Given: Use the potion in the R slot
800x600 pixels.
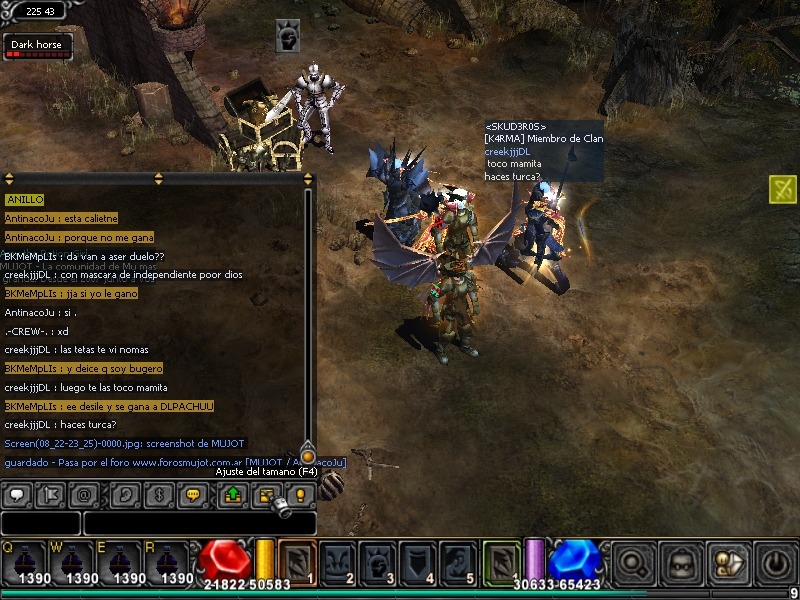Looking at the screenshot, I should tap(166, 563).
